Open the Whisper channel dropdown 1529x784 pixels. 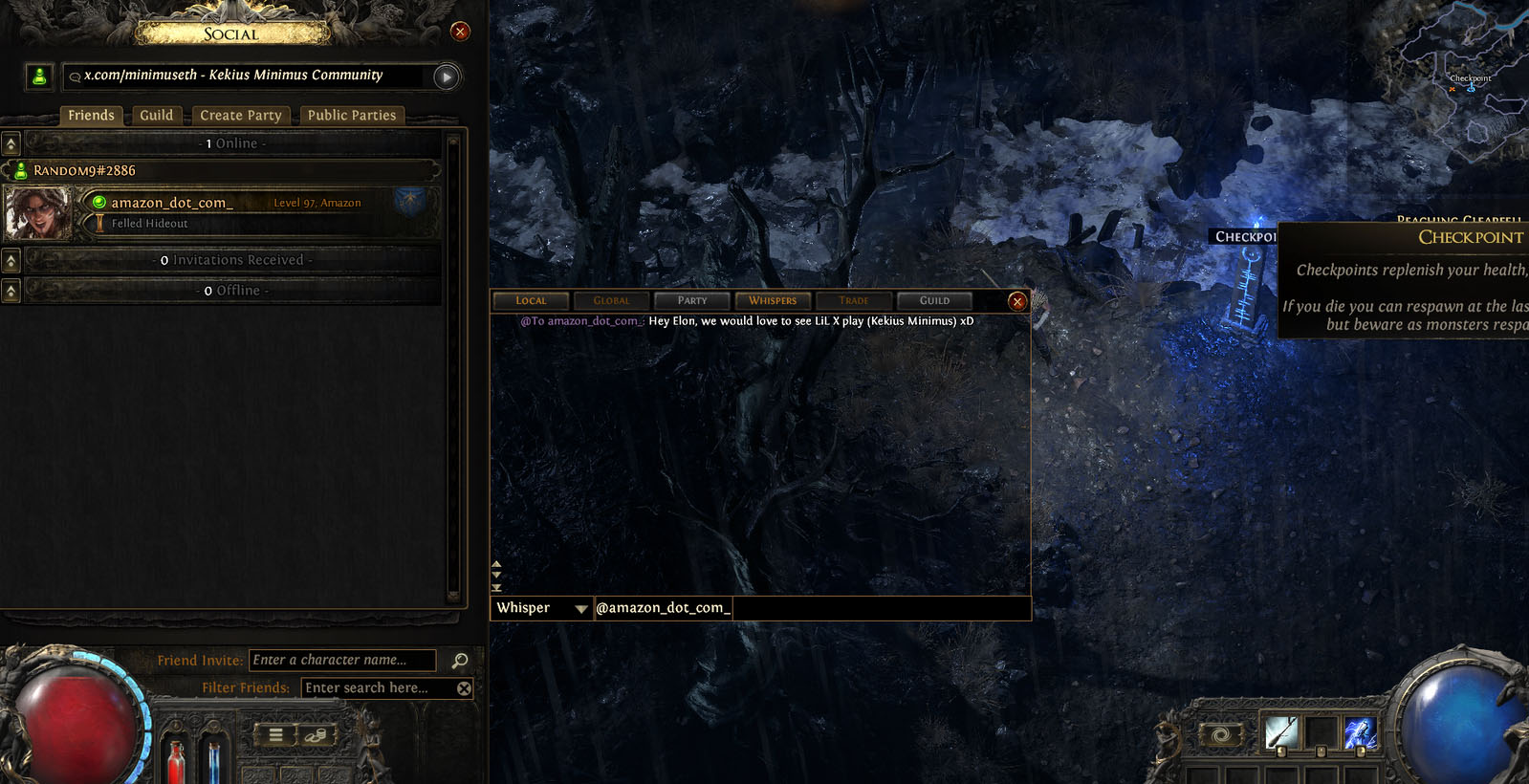pyautogui.click(x=580, y=609)
